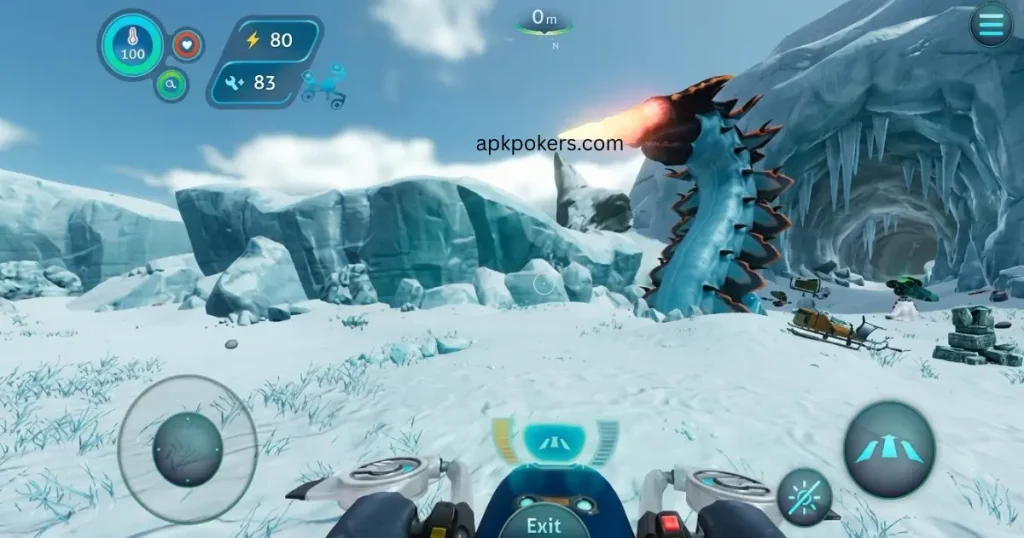Select the blue drone icon

point(323,84)
